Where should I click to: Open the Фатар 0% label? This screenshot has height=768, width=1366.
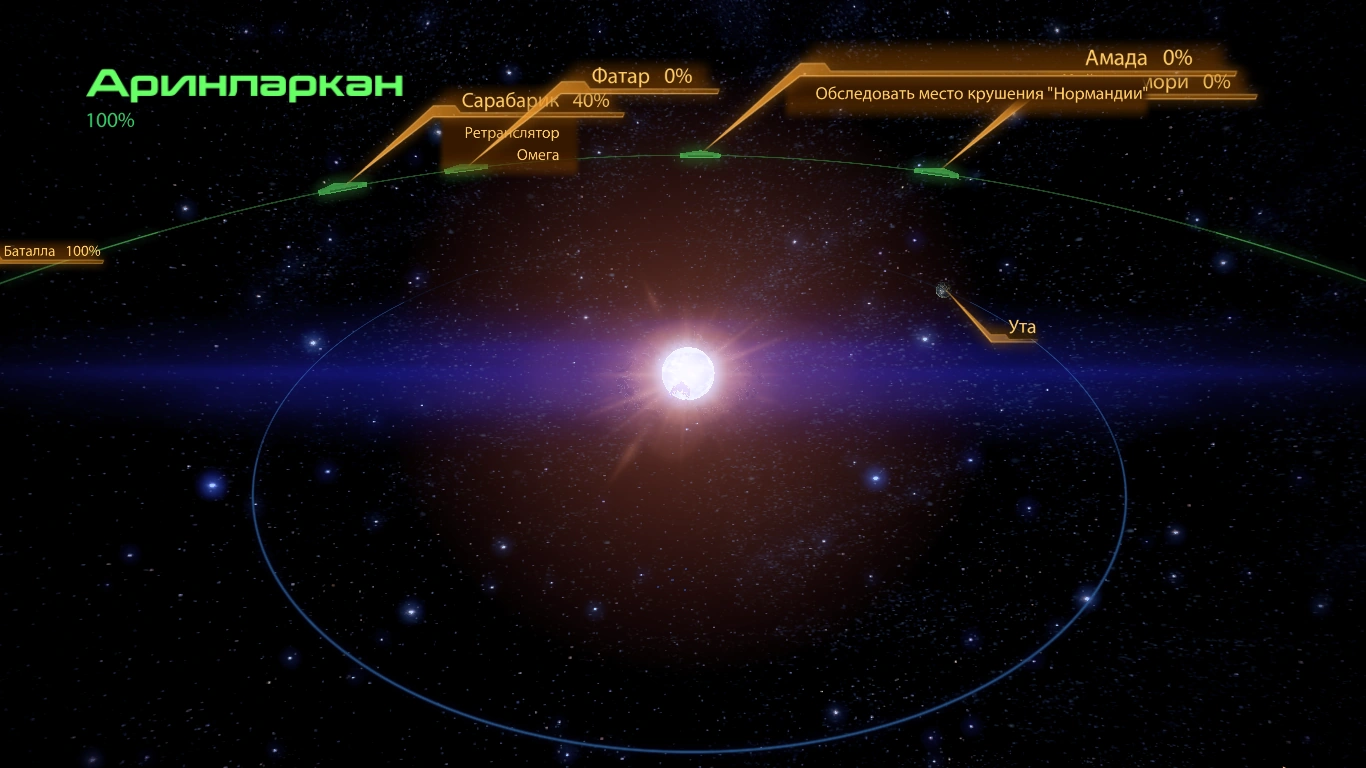[641, 76]
